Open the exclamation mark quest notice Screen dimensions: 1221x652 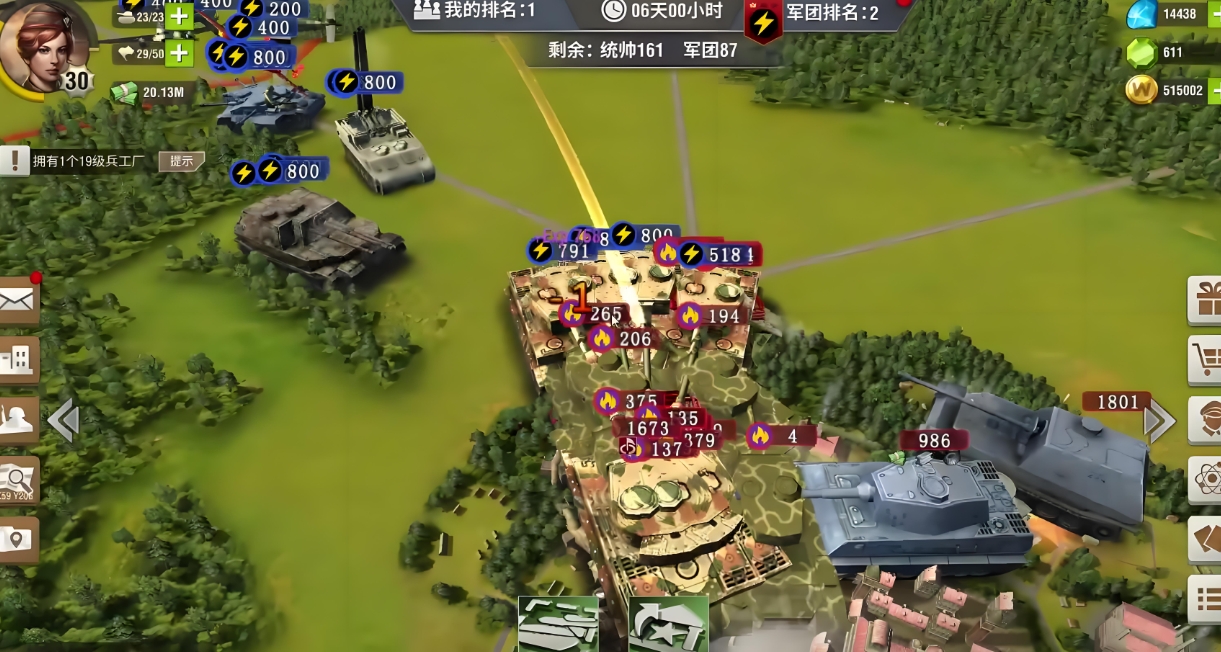tap(14, 160)
